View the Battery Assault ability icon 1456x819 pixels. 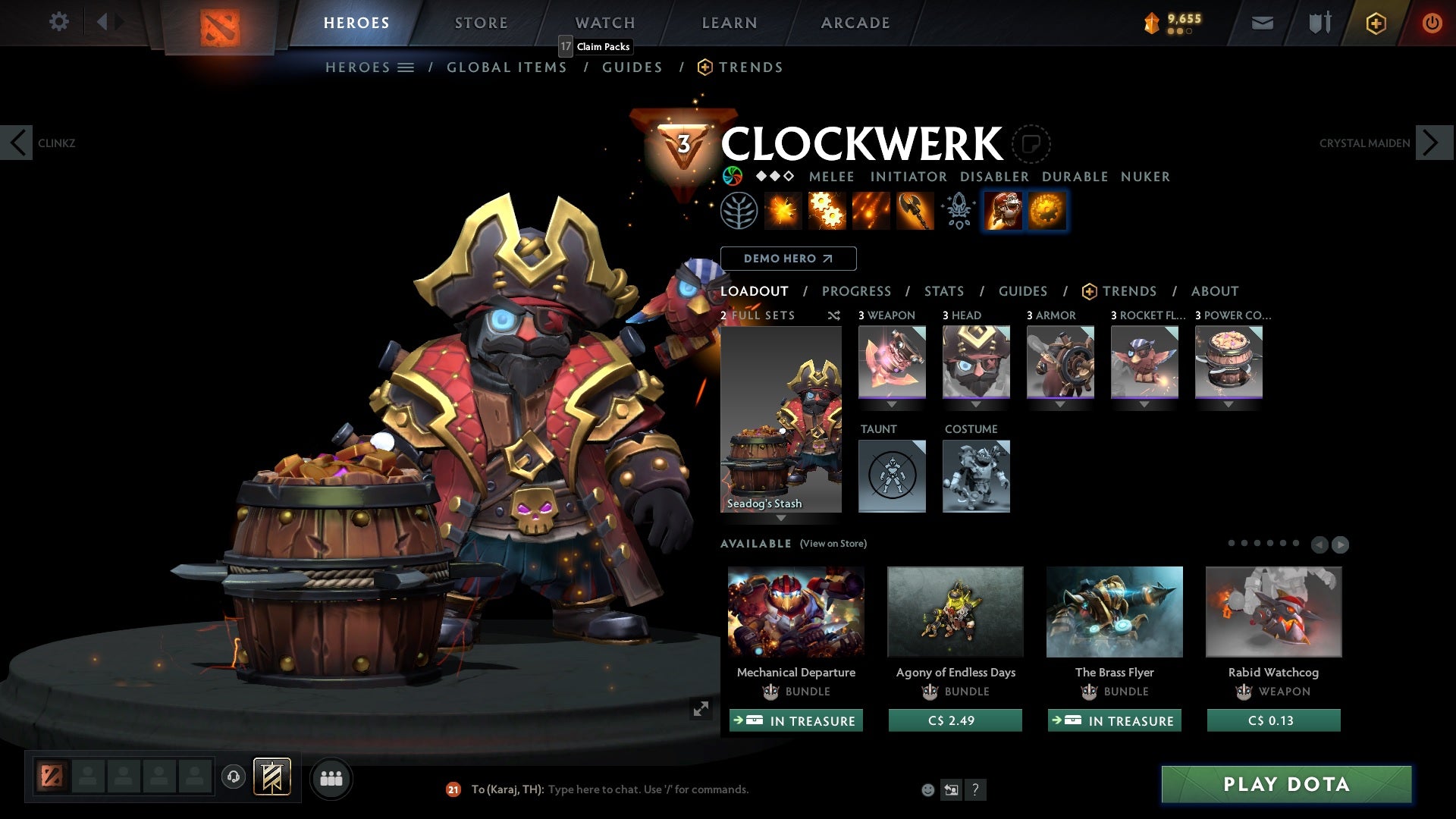tap(783, 211)
